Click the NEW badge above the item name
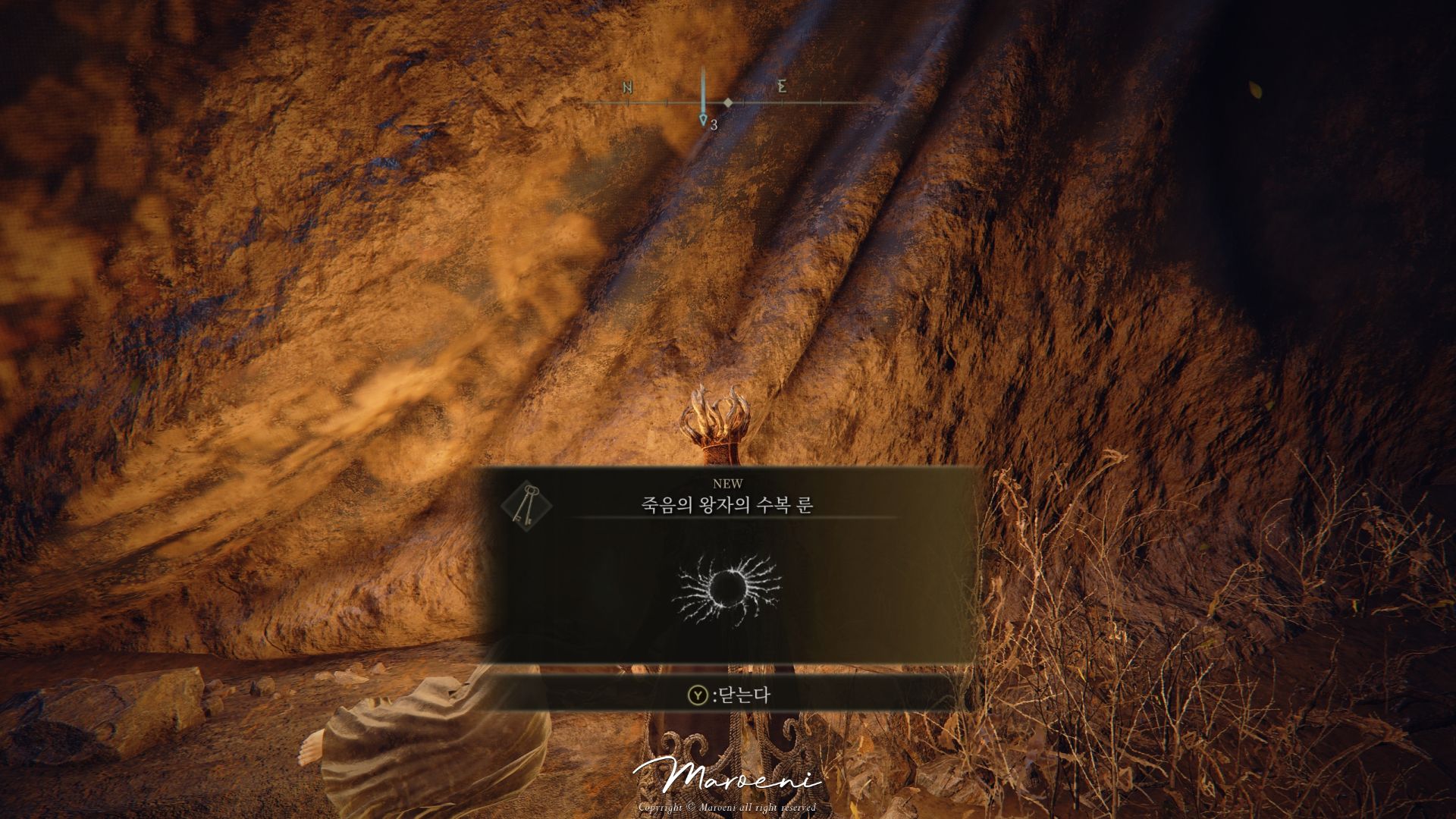The image size is (1456, 819). [x=729, y=482]
